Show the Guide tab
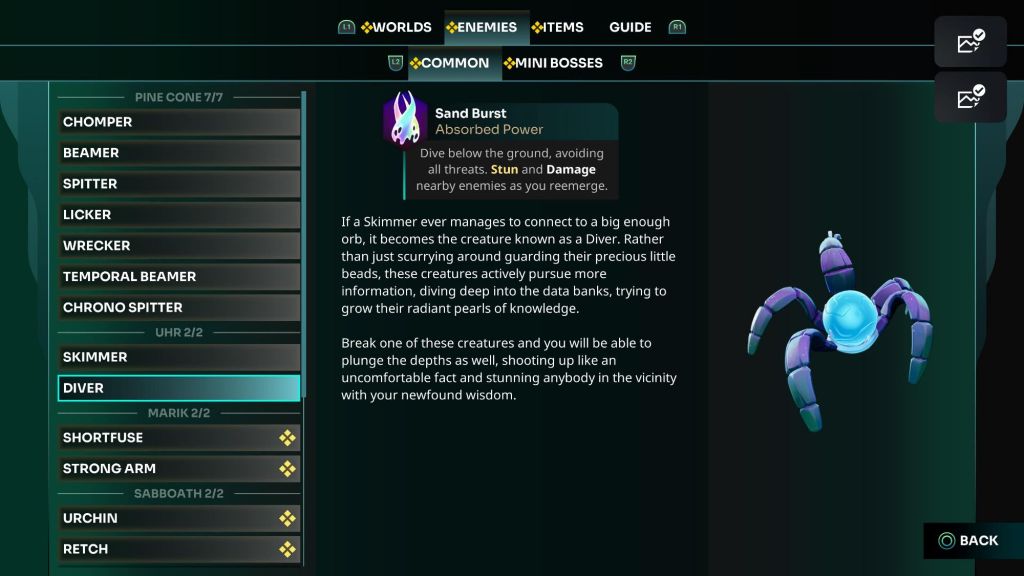 coord(630,27)
